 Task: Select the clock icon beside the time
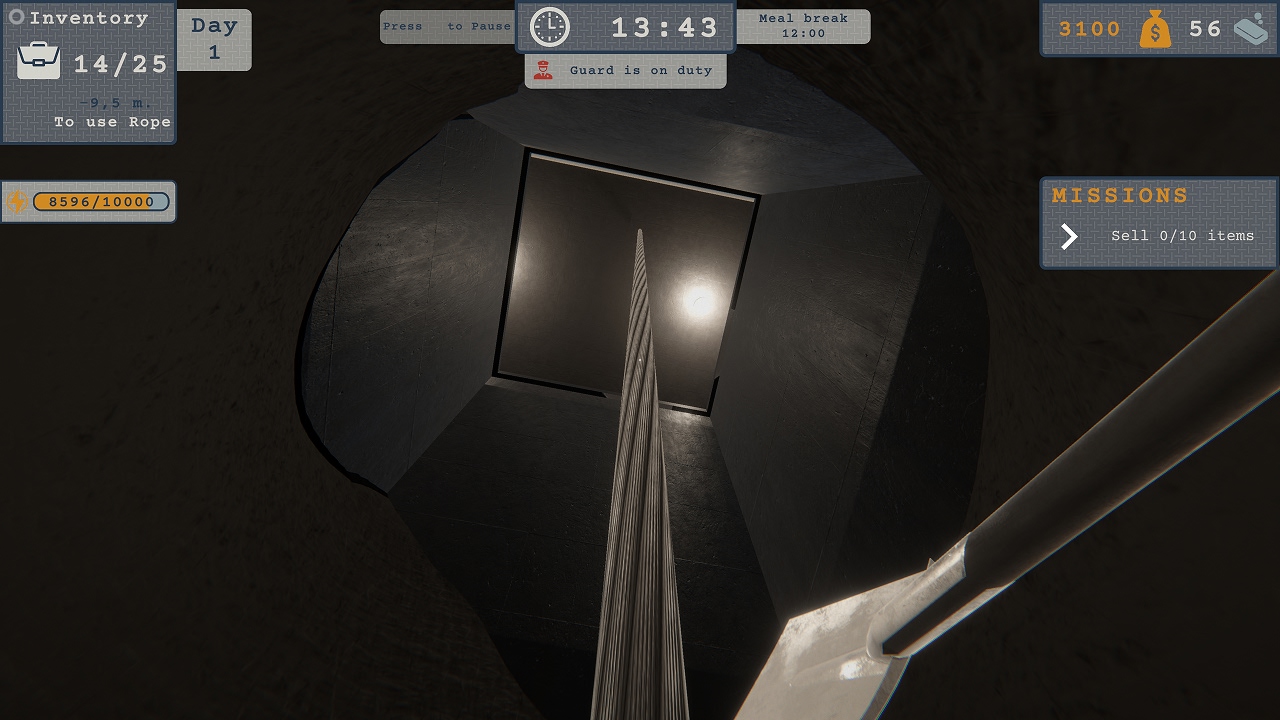pyautogui.click(x=548, y=27)
